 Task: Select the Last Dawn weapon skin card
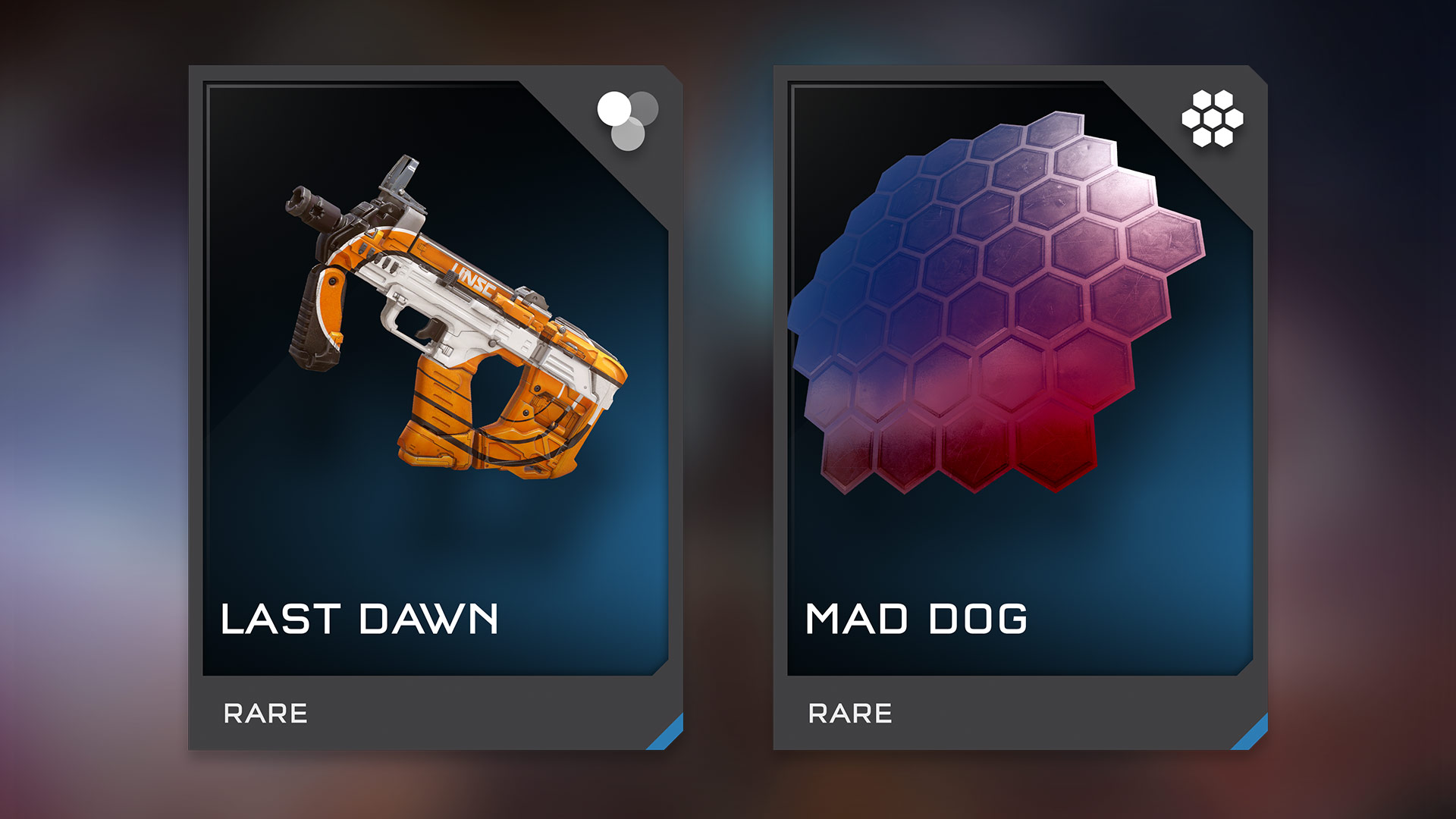(435, 407)
